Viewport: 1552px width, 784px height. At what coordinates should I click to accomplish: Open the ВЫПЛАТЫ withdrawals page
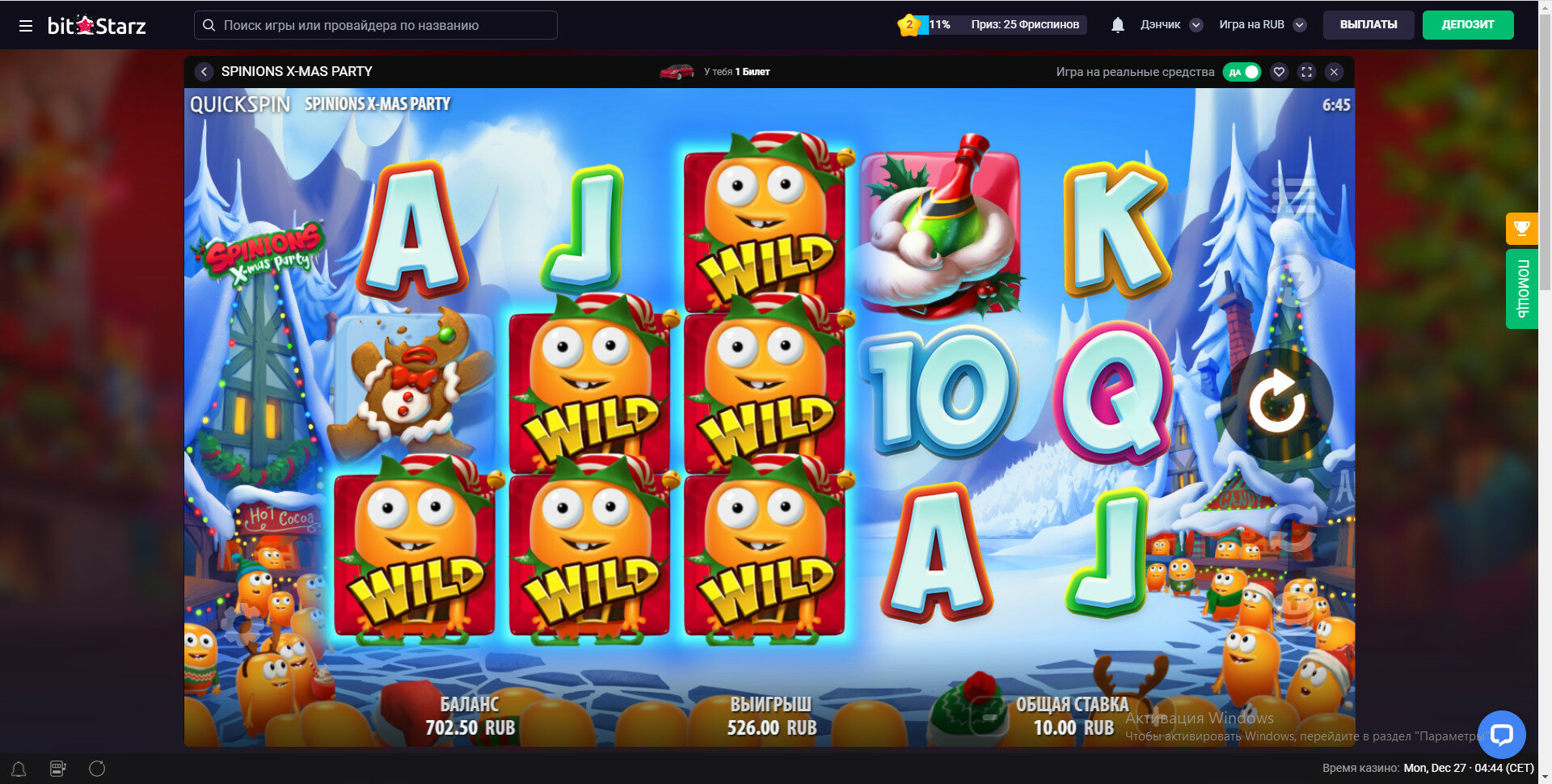point(1368,25)
